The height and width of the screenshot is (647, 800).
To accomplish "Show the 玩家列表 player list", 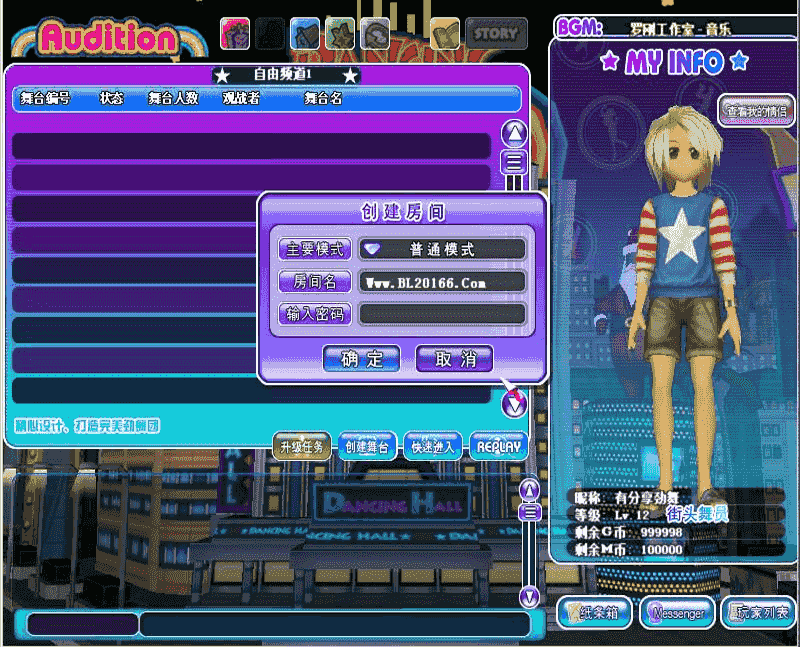I will coord(759,613).
